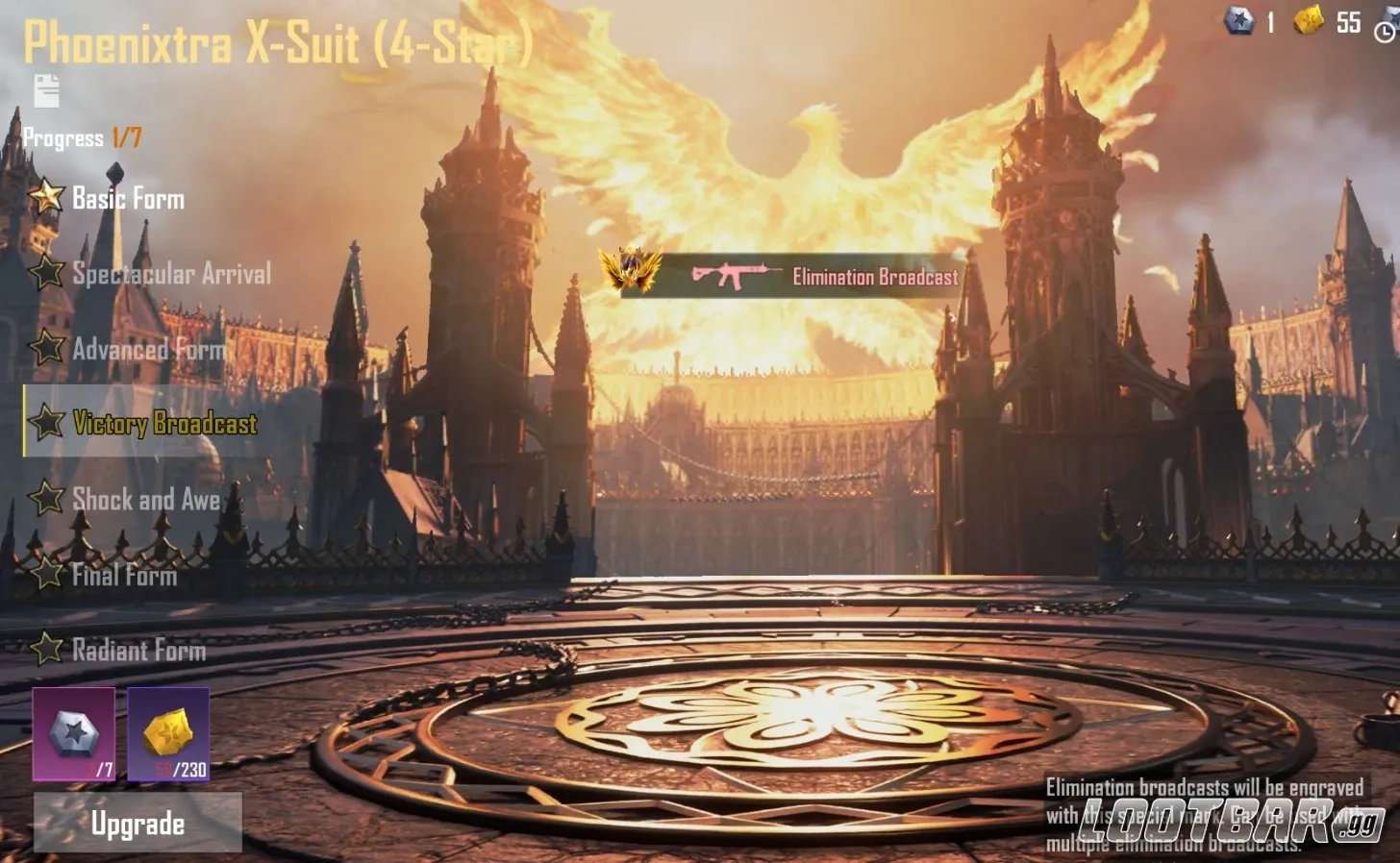Click the Progress 1/7 indicator

85,137
